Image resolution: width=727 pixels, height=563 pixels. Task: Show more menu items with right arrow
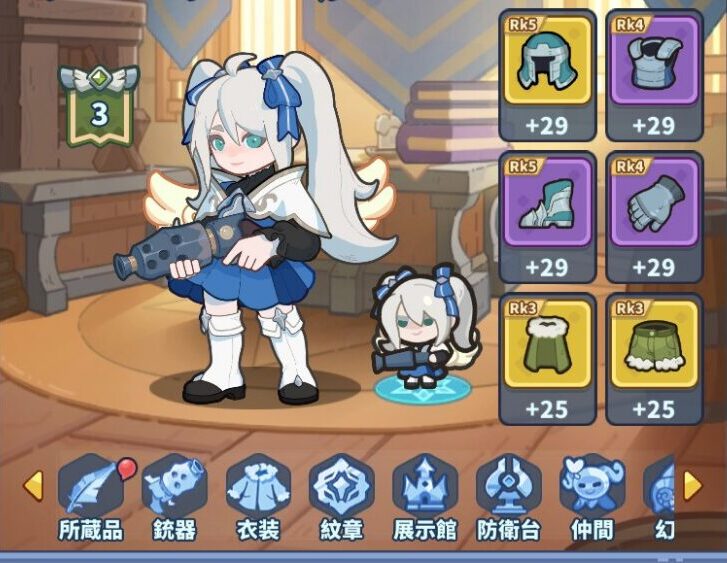[x=692, y=486]
